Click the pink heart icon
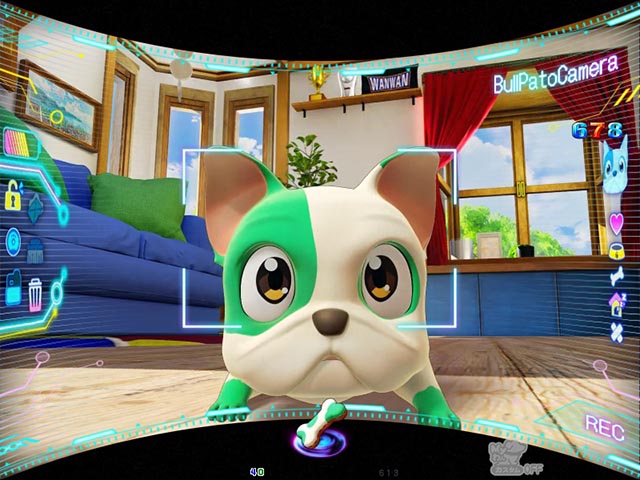The height and width of the screenshot is (480, 640). [x=616, y=223]
